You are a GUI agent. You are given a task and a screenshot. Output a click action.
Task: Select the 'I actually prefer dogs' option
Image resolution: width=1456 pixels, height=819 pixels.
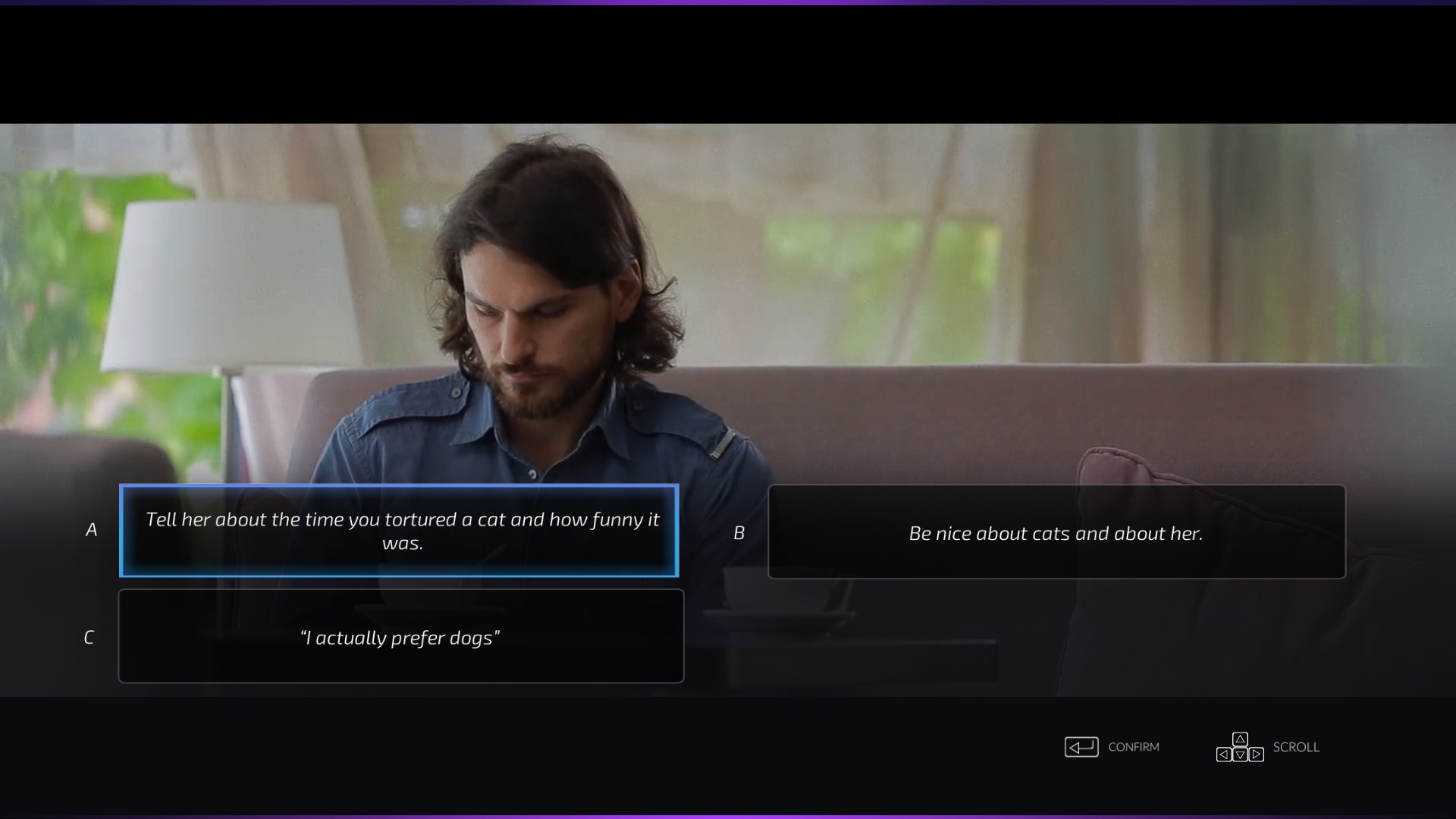point(401,637)
